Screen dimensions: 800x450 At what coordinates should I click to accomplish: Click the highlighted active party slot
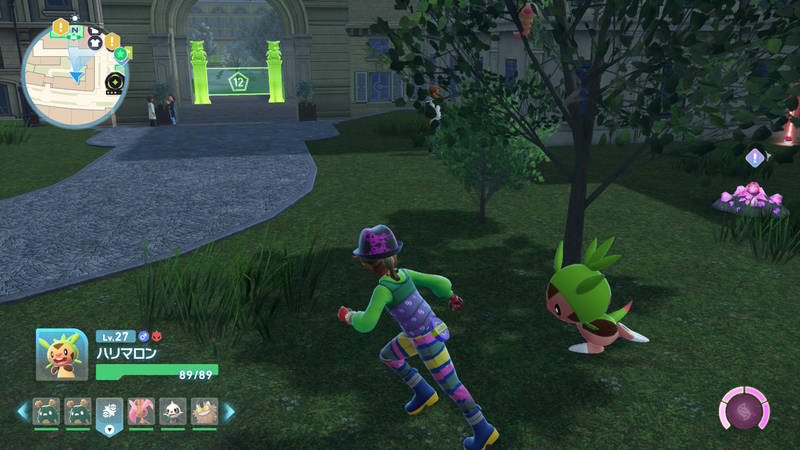pyautogui.click(x=109, y=413)
